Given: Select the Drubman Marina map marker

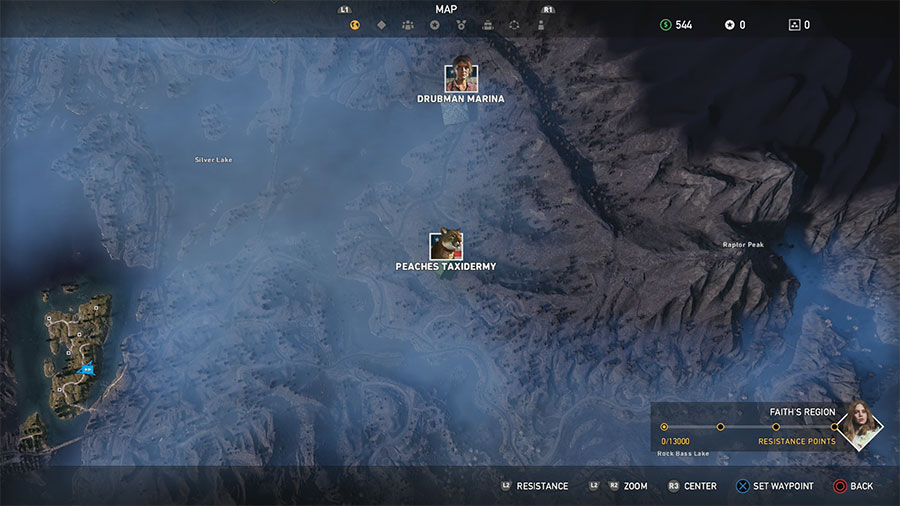Looking at the screenshot, I should pos(461,79).
